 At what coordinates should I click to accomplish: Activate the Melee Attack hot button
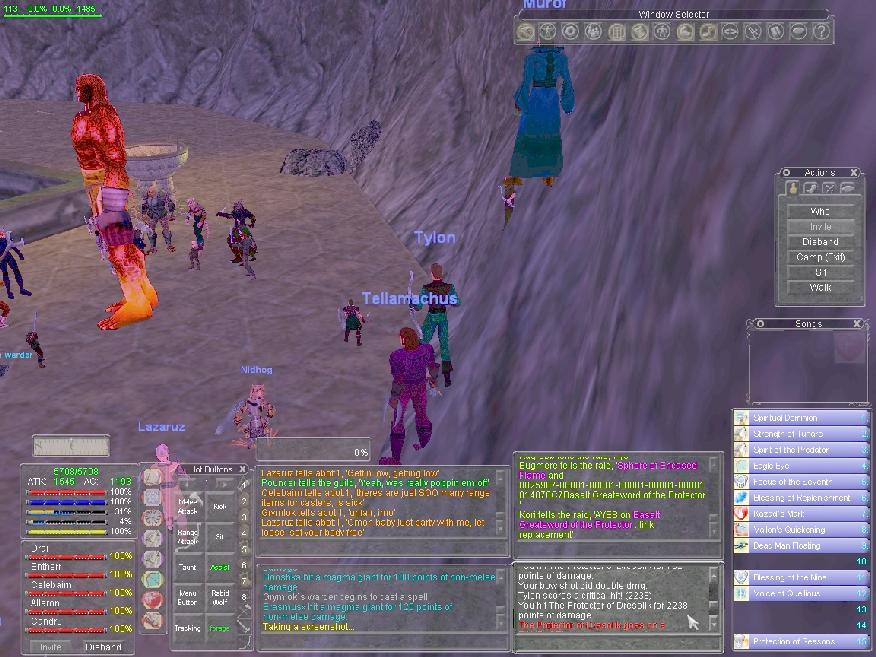click(x=189, y=507)
